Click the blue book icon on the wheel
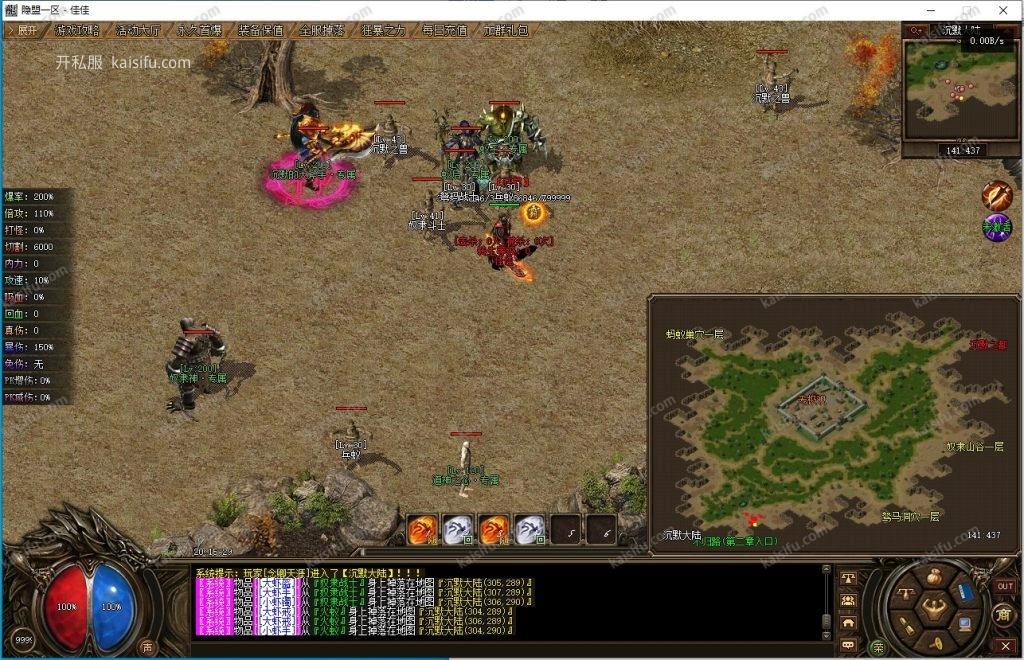Screen dimensions: 1024x660 tap(966, 591)
